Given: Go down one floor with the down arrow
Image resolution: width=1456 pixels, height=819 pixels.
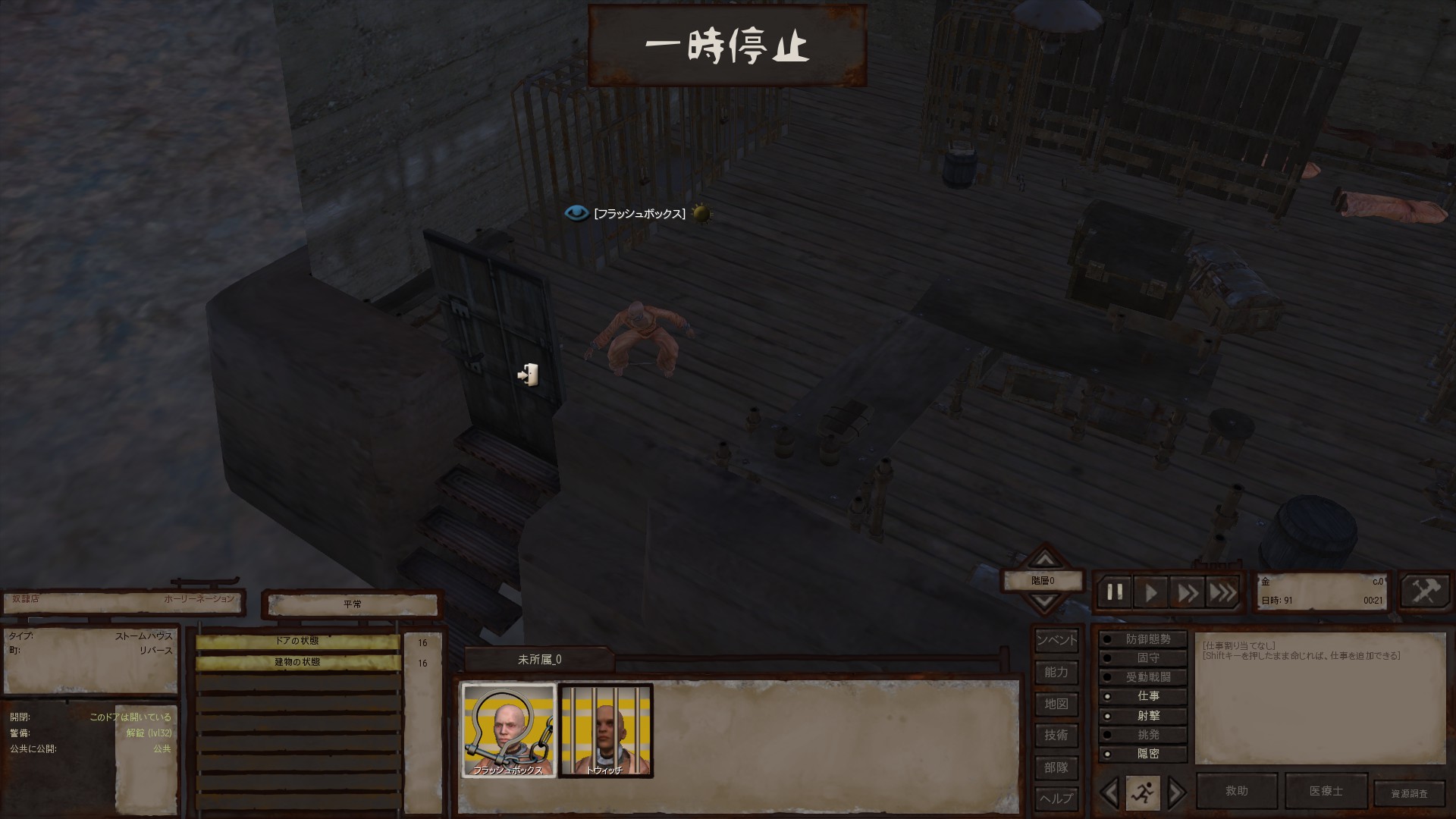Looking at the screenshot, I should pyautogui.click(x=1045, y=601).
